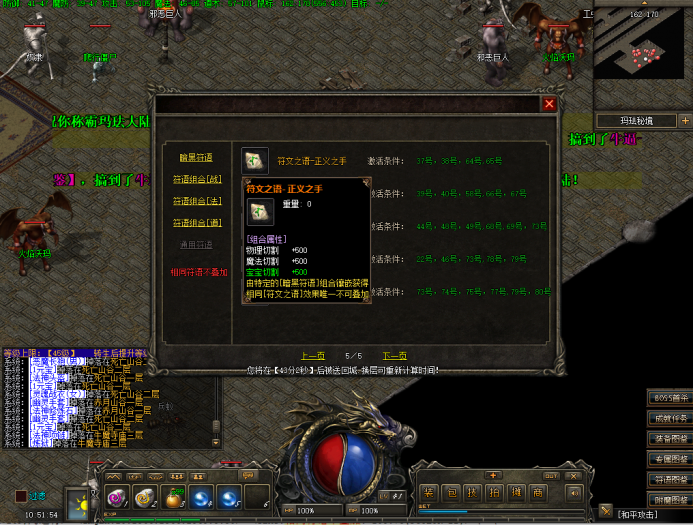Go to previous page with 上一页
The width and height of the screenshot is (693, 525).
313,355
